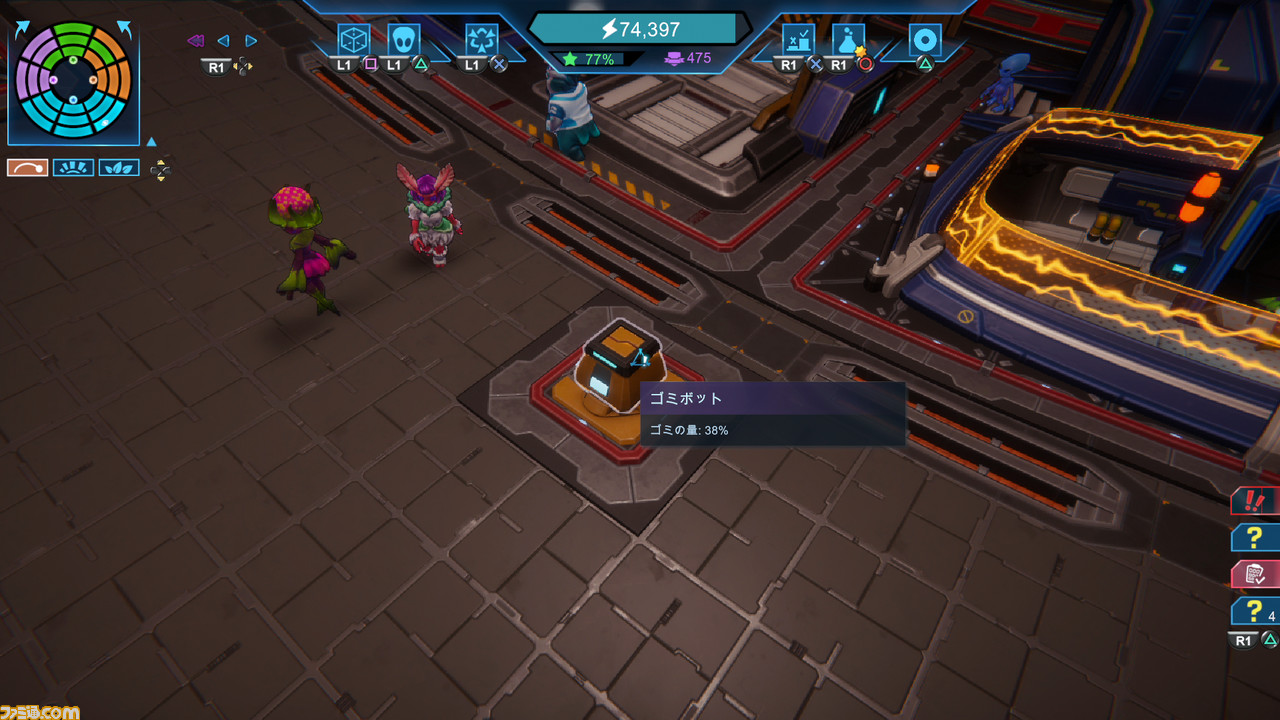Open the pink clipboard checklist notification
The width and height of the screenshot is (1280, 720).
[x=1254, y=574]
